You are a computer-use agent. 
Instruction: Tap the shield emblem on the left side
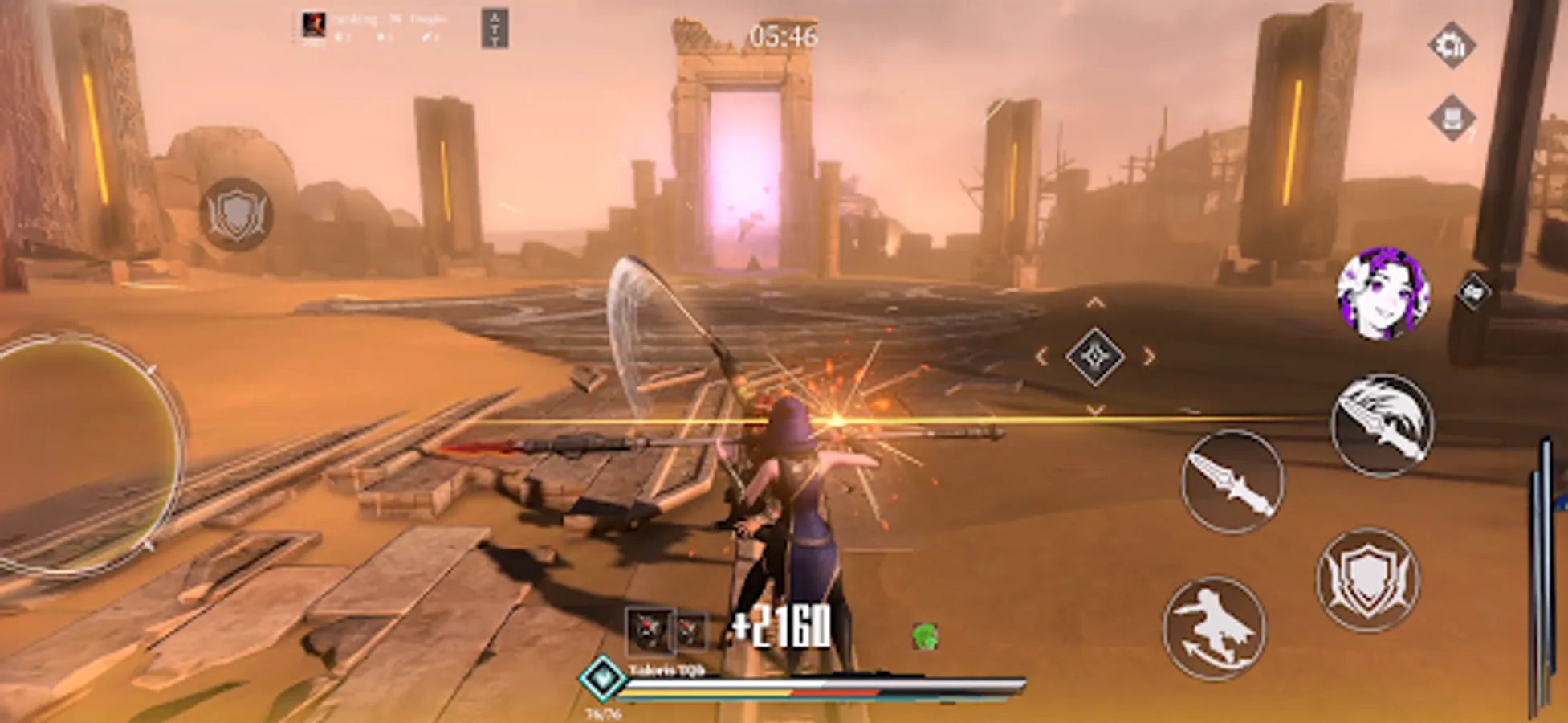click(236, 211)
